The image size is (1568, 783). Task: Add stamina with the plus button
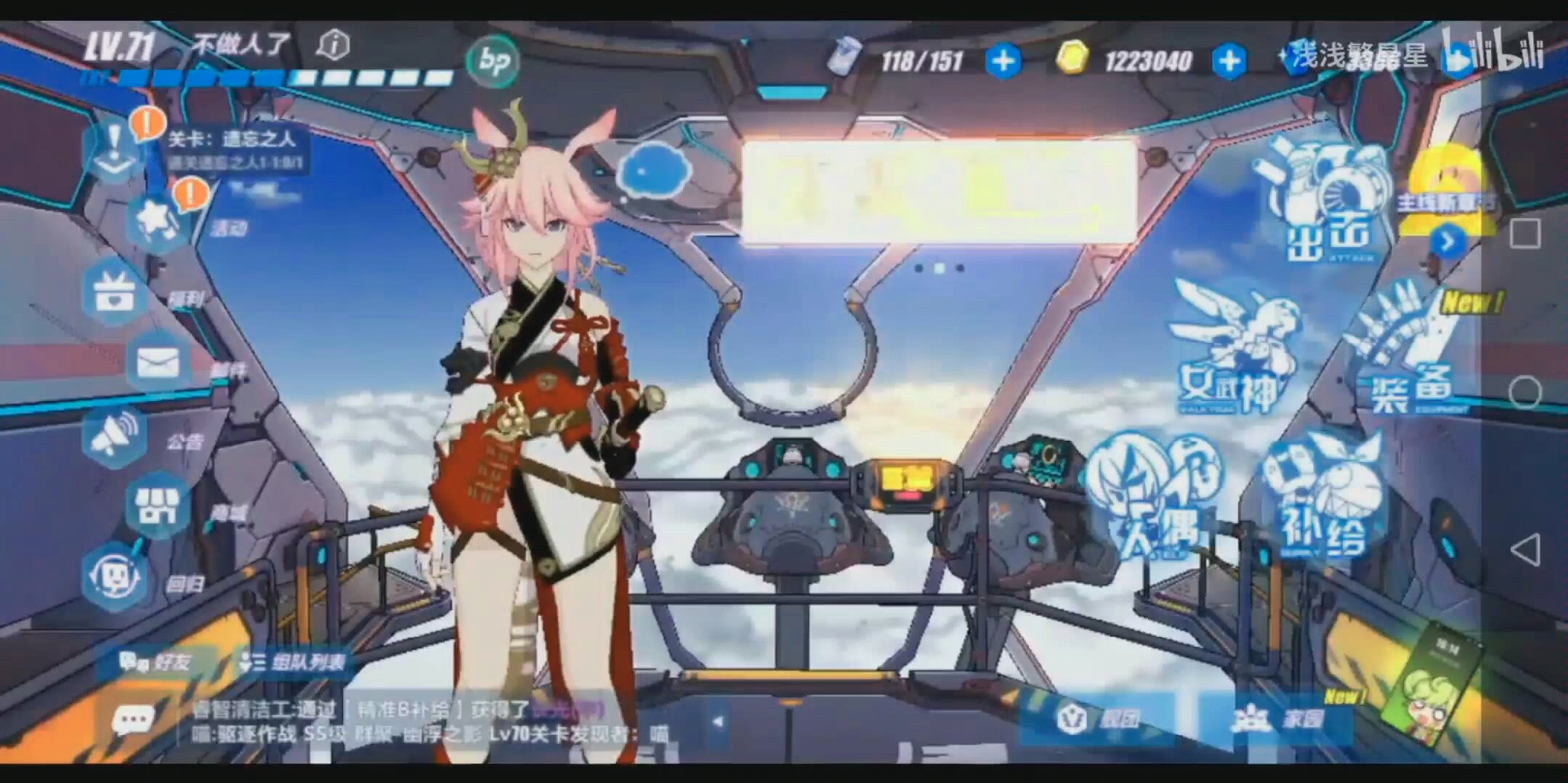click(1003, 61)
